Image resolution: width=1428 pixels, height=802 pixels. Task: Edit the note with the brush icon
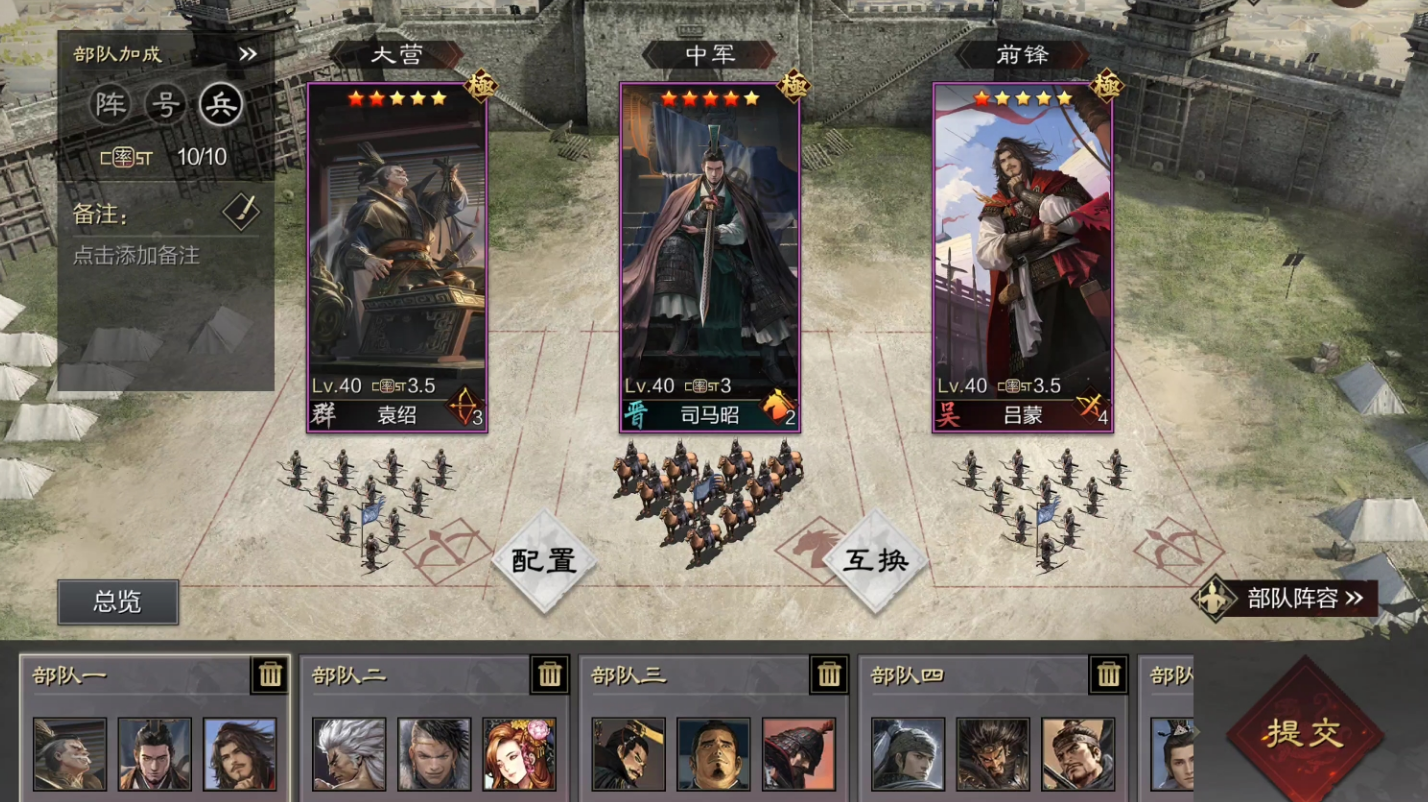(x=241, y=211)
